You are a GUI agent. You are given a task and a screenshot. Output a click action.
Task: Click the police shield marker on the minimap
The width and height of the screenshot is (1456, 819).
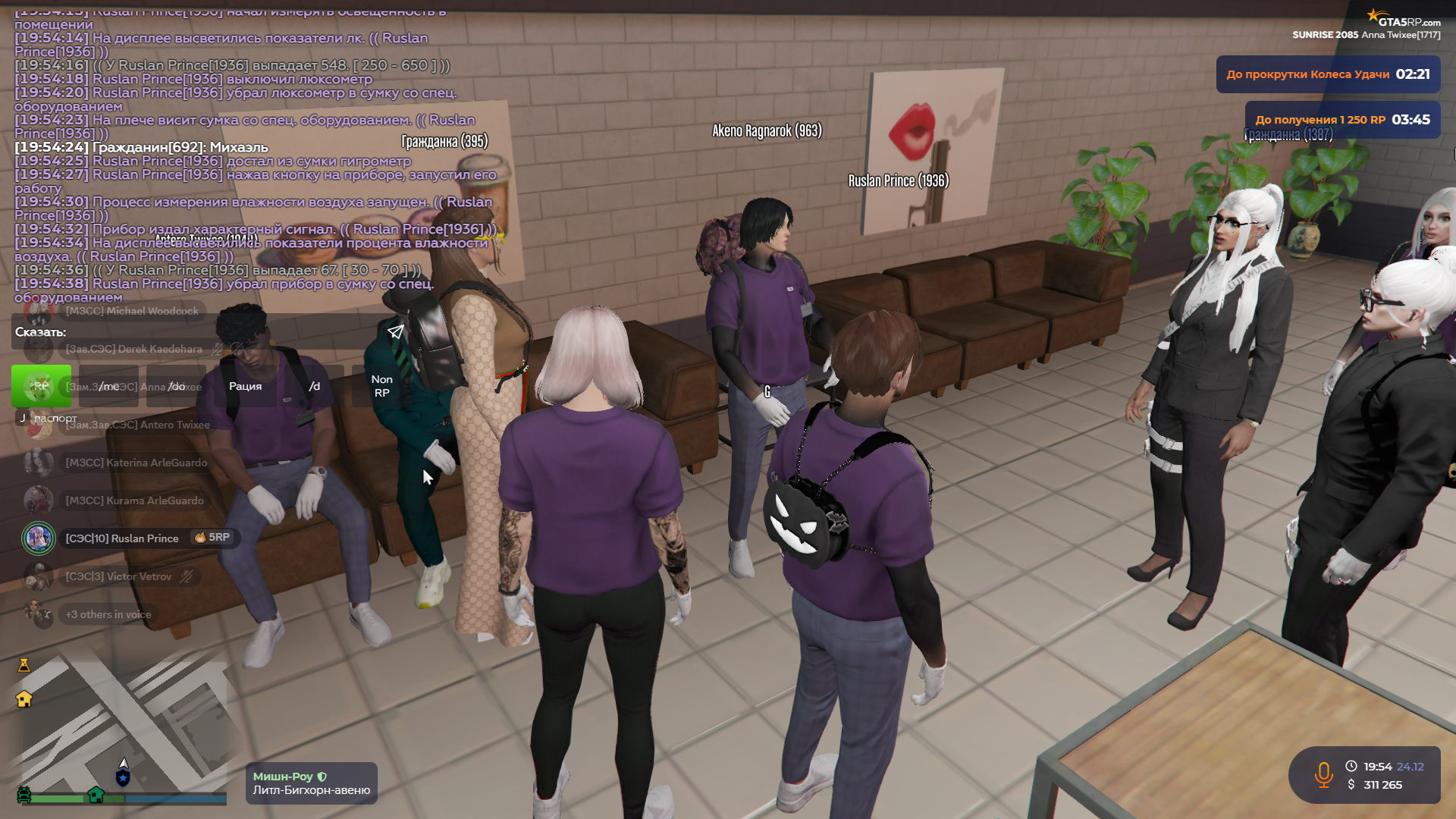point(123,777)
